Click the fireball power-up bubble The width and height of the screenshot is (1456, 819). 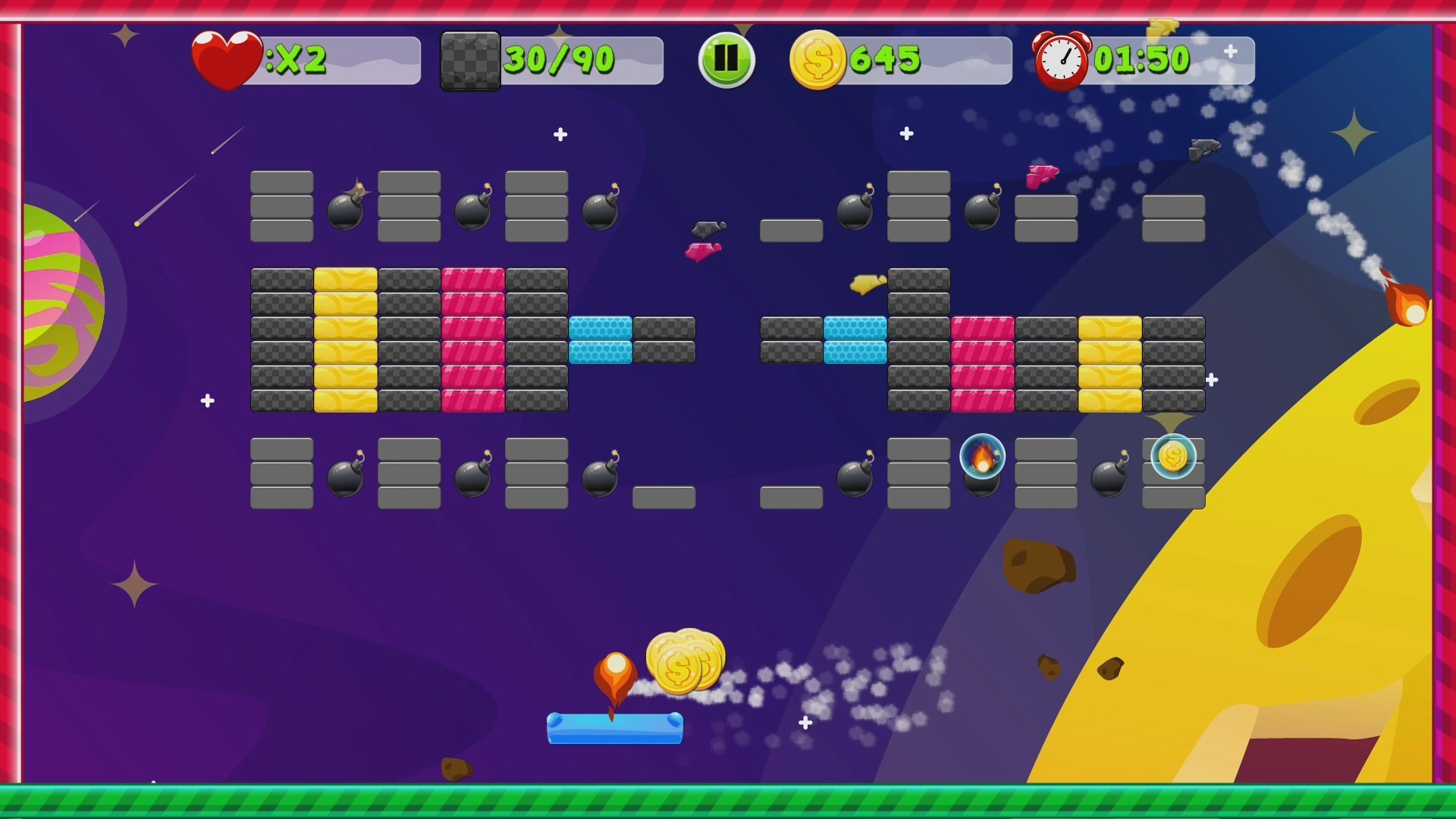pyautogui.click(x=983, y=458)
